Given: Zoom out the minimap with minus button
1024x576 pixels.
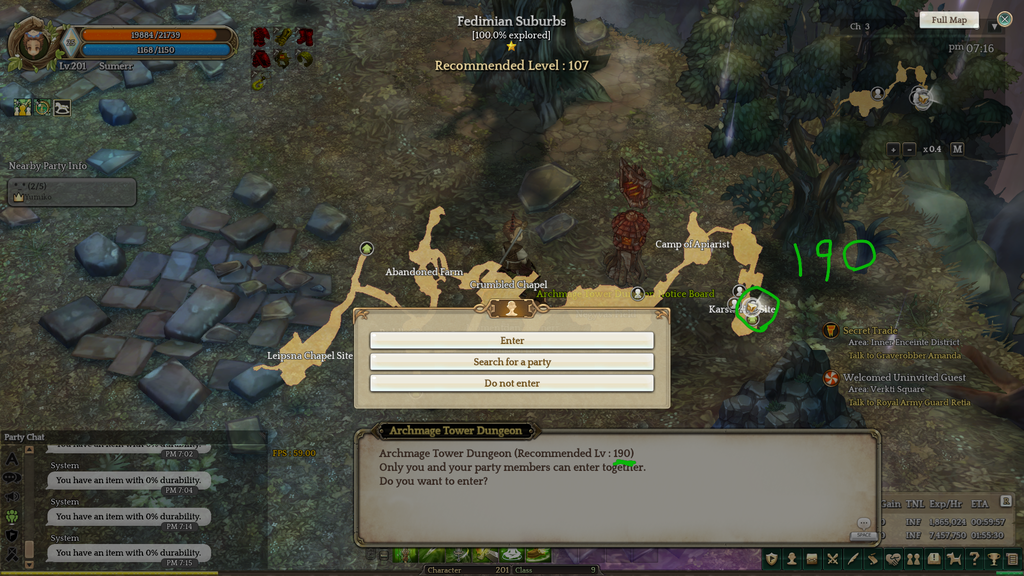Looking at the screenshot, I should pos(909,149).
